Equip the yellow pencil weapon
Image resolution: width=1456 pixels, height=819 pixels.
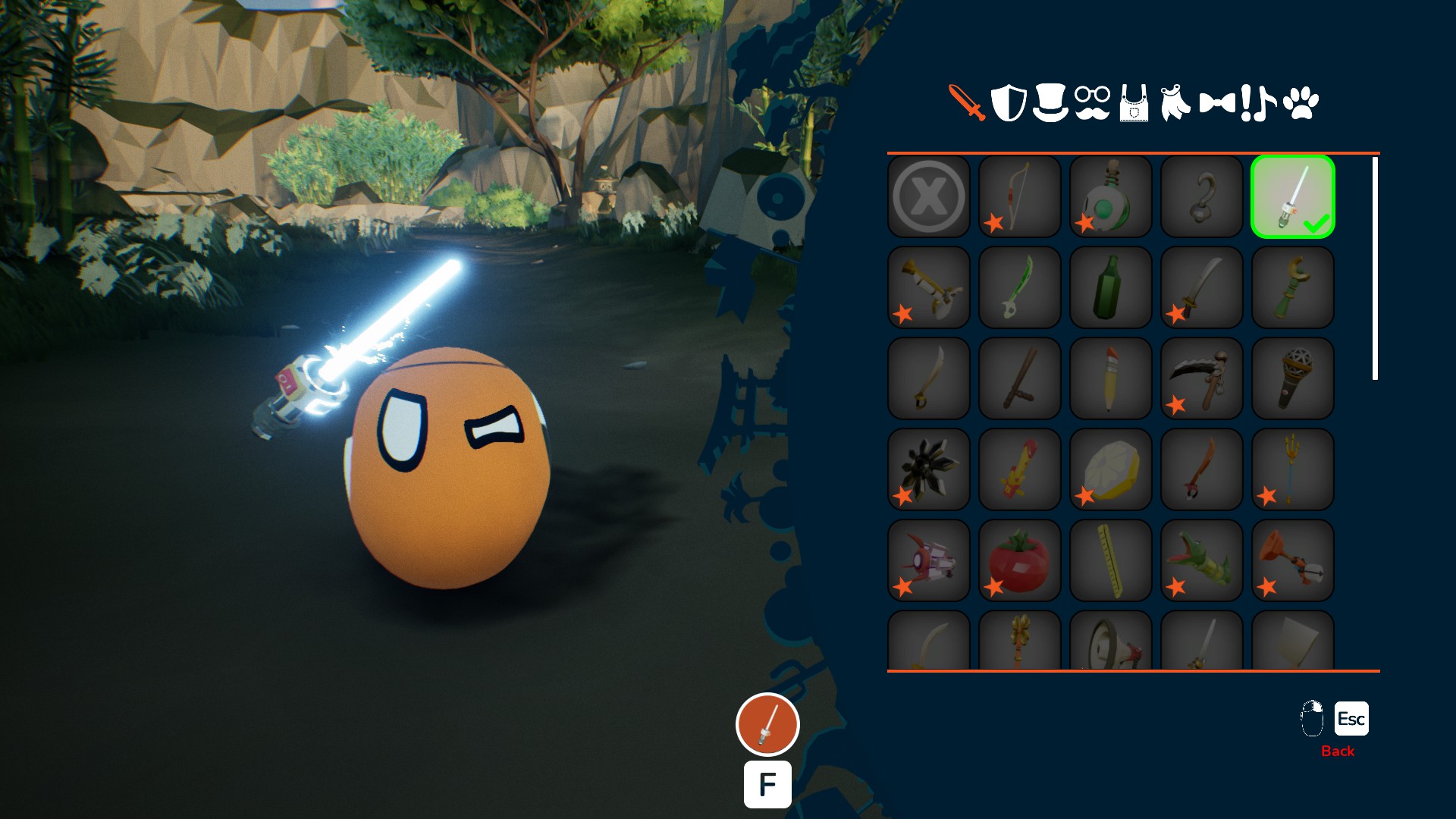pos(1111,379)
